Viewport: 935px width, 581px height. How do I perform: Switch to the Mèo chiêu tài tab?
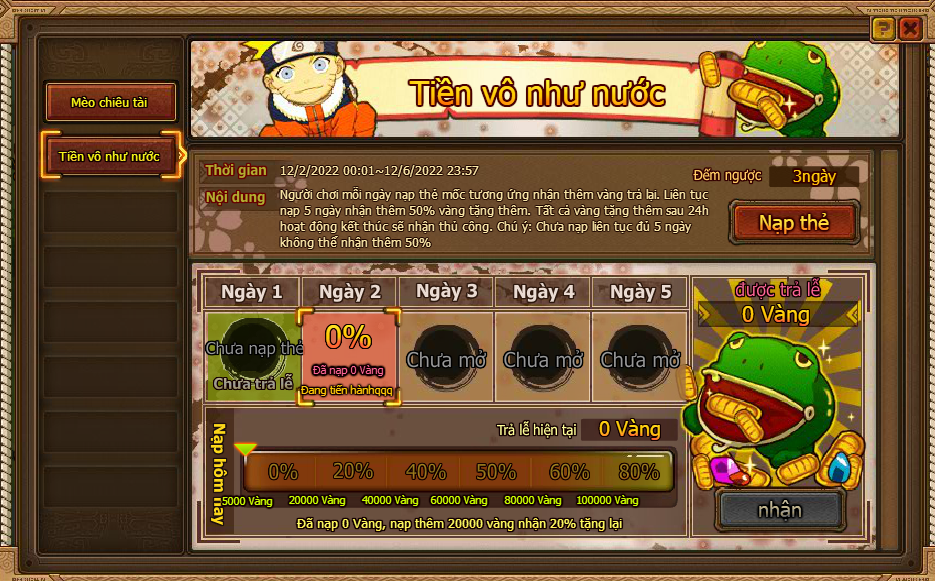(x=110, y=102)
